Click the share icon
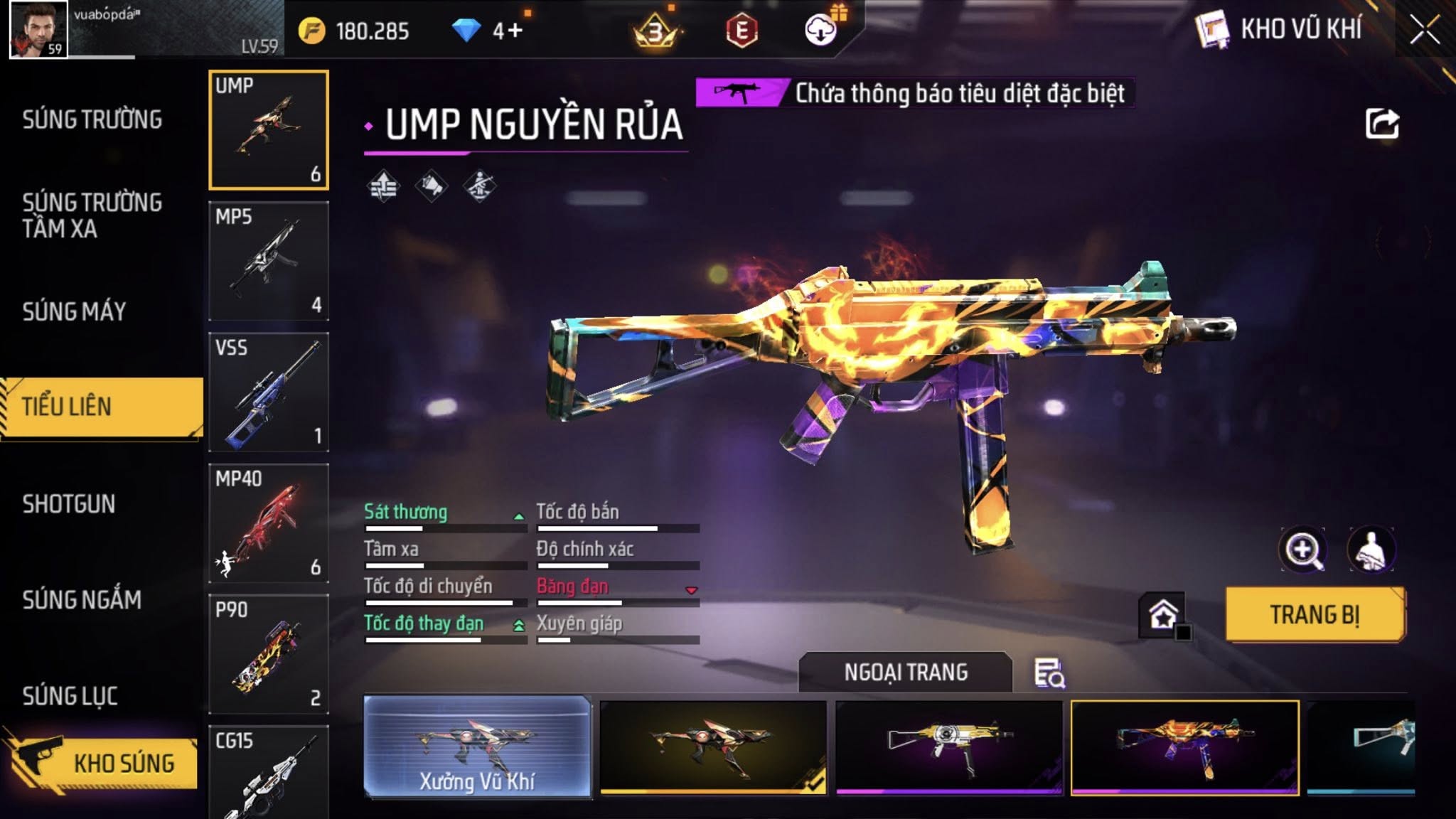Image resolution: width=1456 pixels, height=819 pixels. (1382, 124)
